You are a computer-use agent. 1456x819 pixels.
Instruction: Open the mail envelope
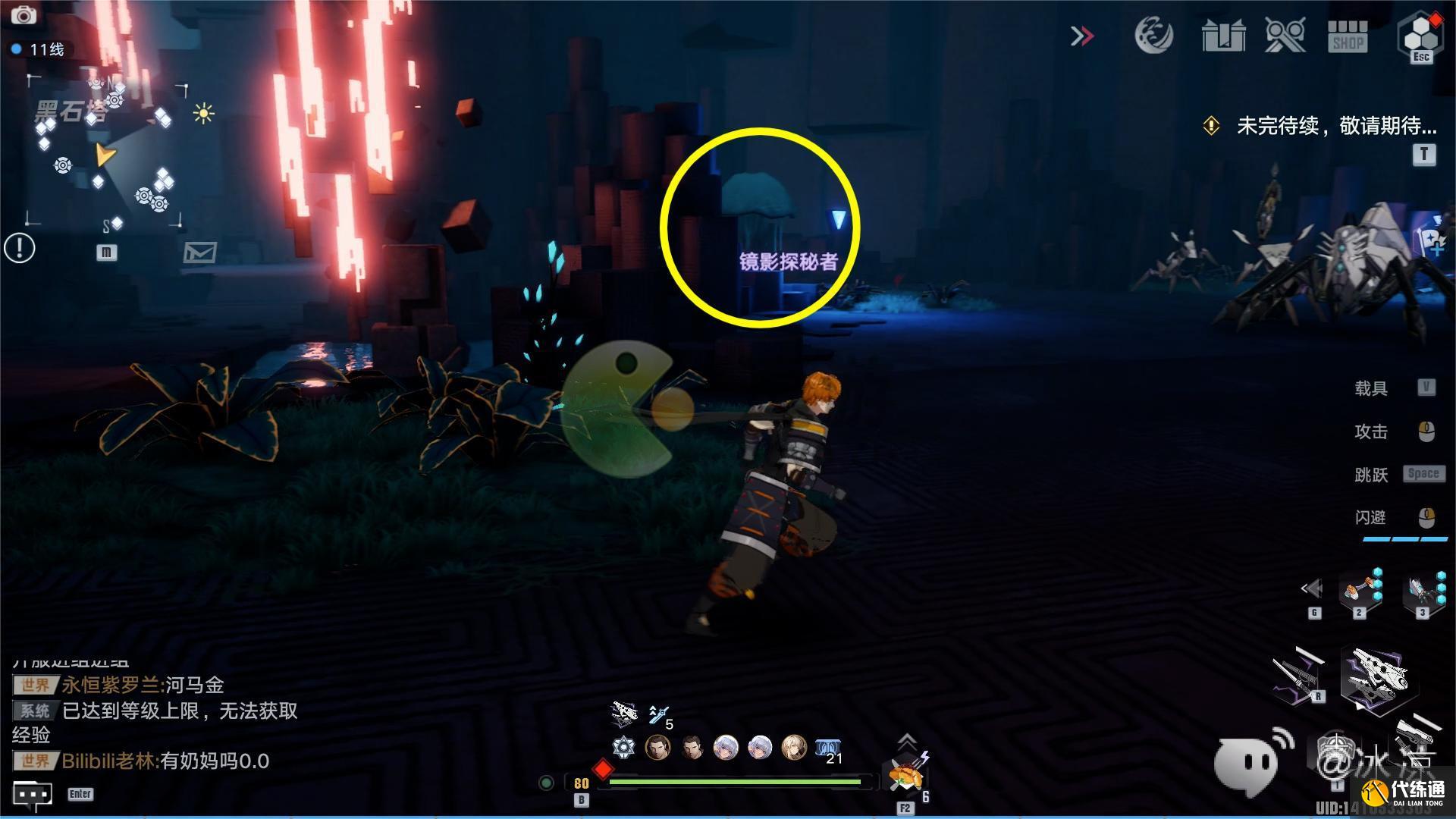tap(199, 252)
